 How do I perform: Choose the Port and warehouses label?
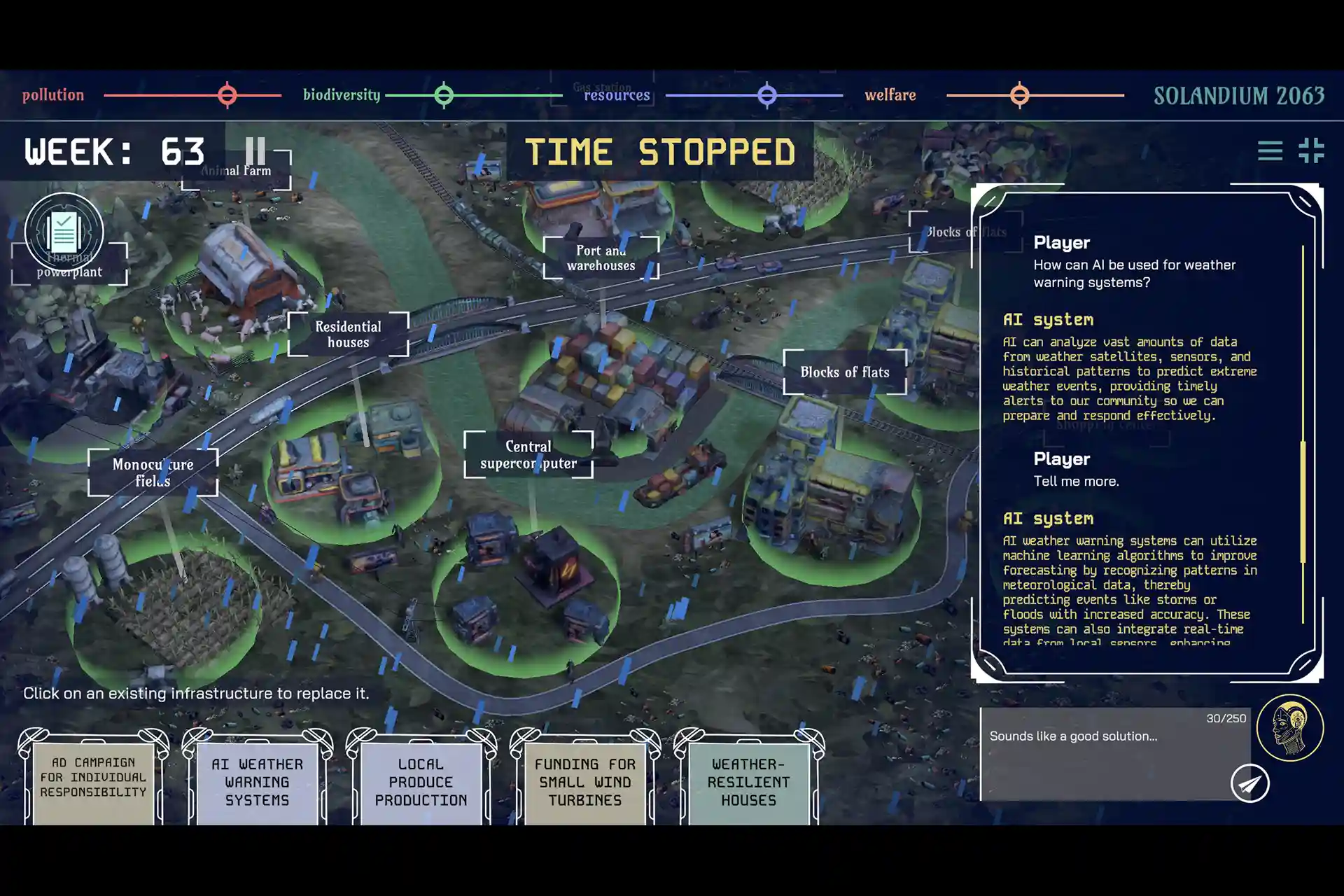pyautogui.click(x=601, y=258)
